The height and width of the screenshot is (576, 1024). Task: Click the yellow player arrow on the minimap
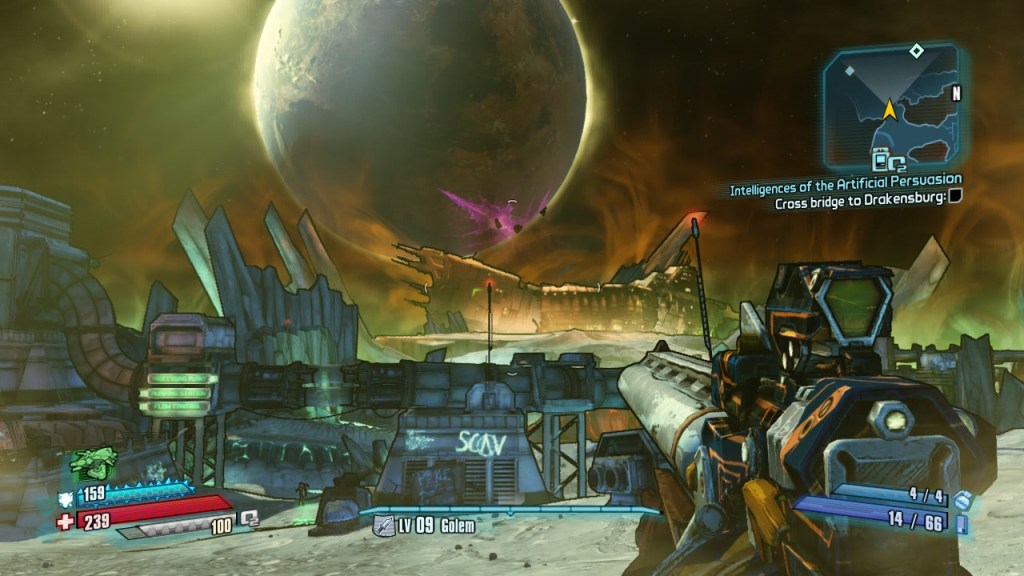(x=887, y=109)
